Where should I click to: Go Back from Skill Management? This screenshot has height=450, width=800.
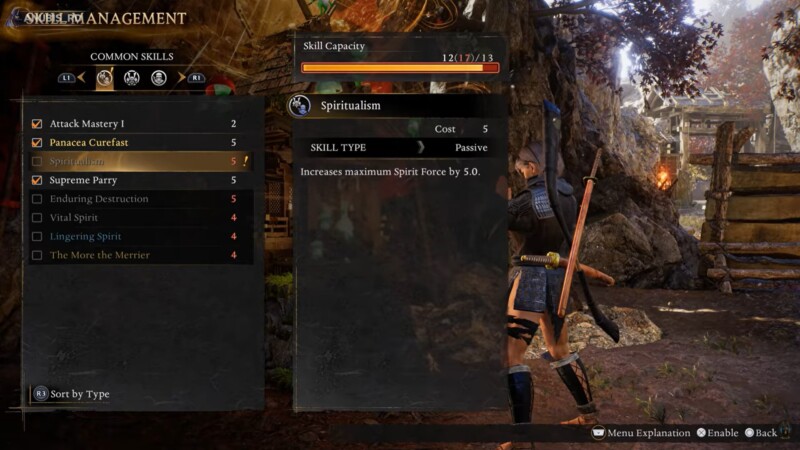tap(760, 433)
